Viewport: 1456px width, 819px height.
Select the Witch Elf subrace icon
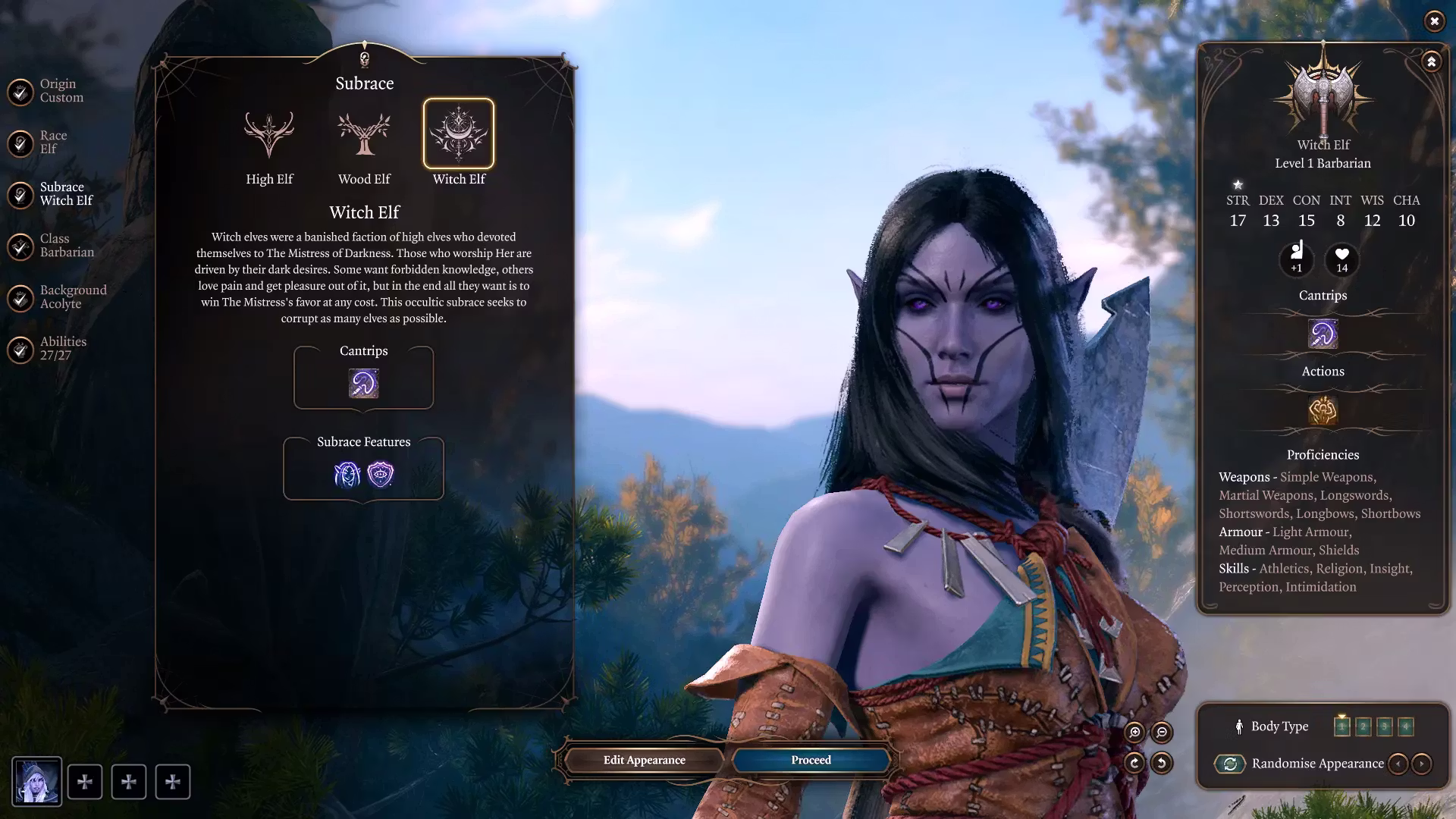(459, 134)
